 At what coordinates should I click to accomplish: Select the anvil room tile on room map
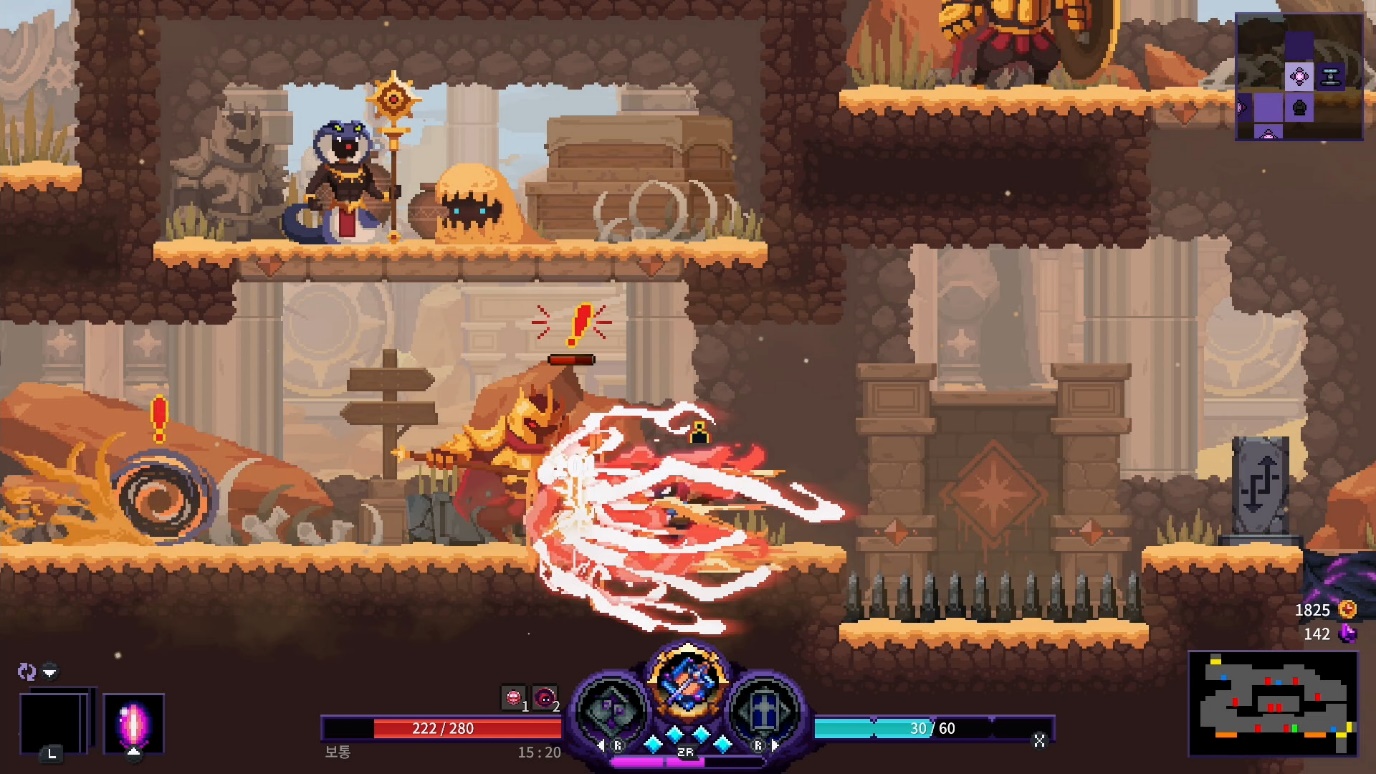[1330, 76]
